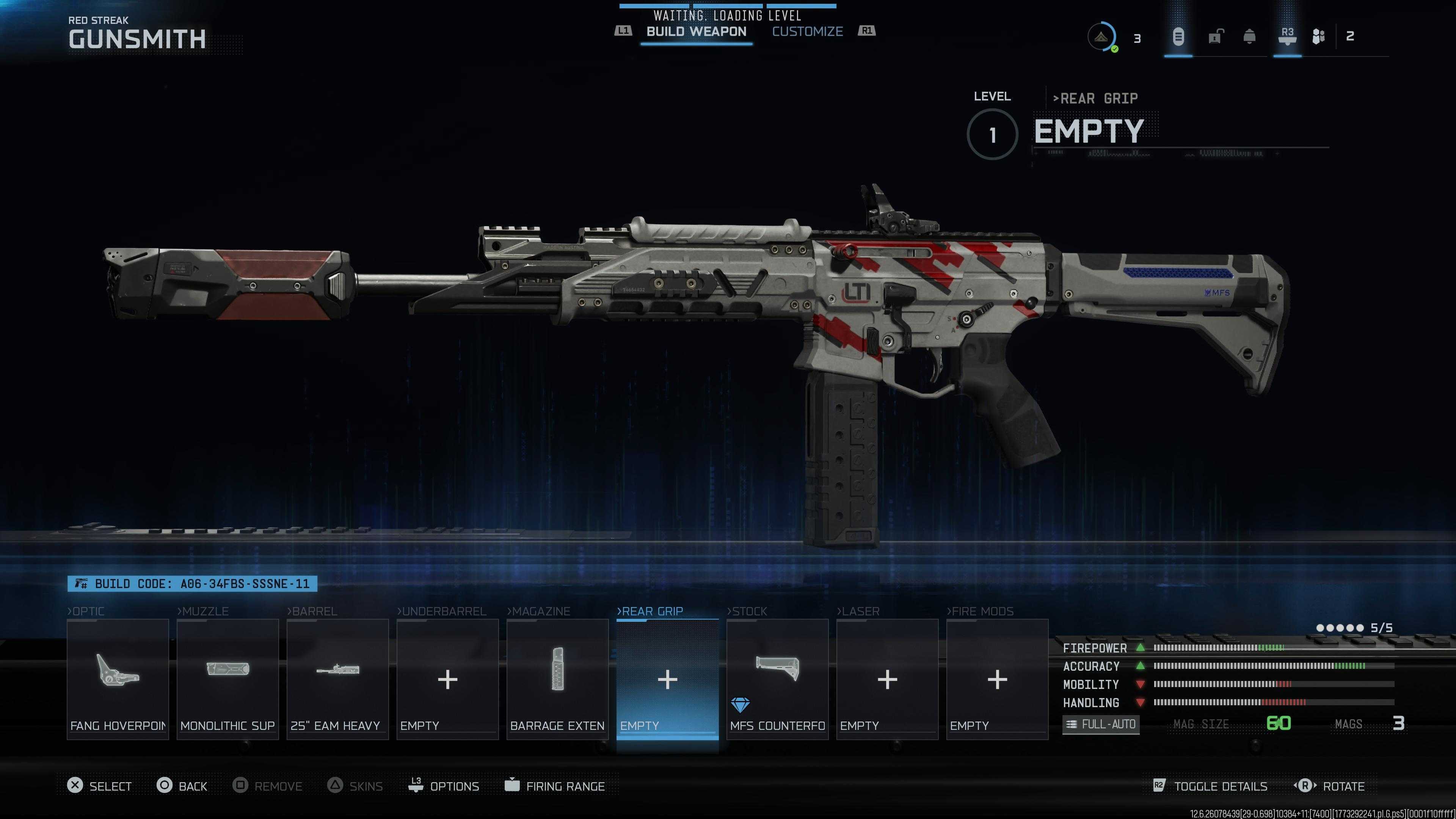The image size is (1456, 819).
Task: Select the Fang Hoverpoint optic slot
Action: [118, 679]
